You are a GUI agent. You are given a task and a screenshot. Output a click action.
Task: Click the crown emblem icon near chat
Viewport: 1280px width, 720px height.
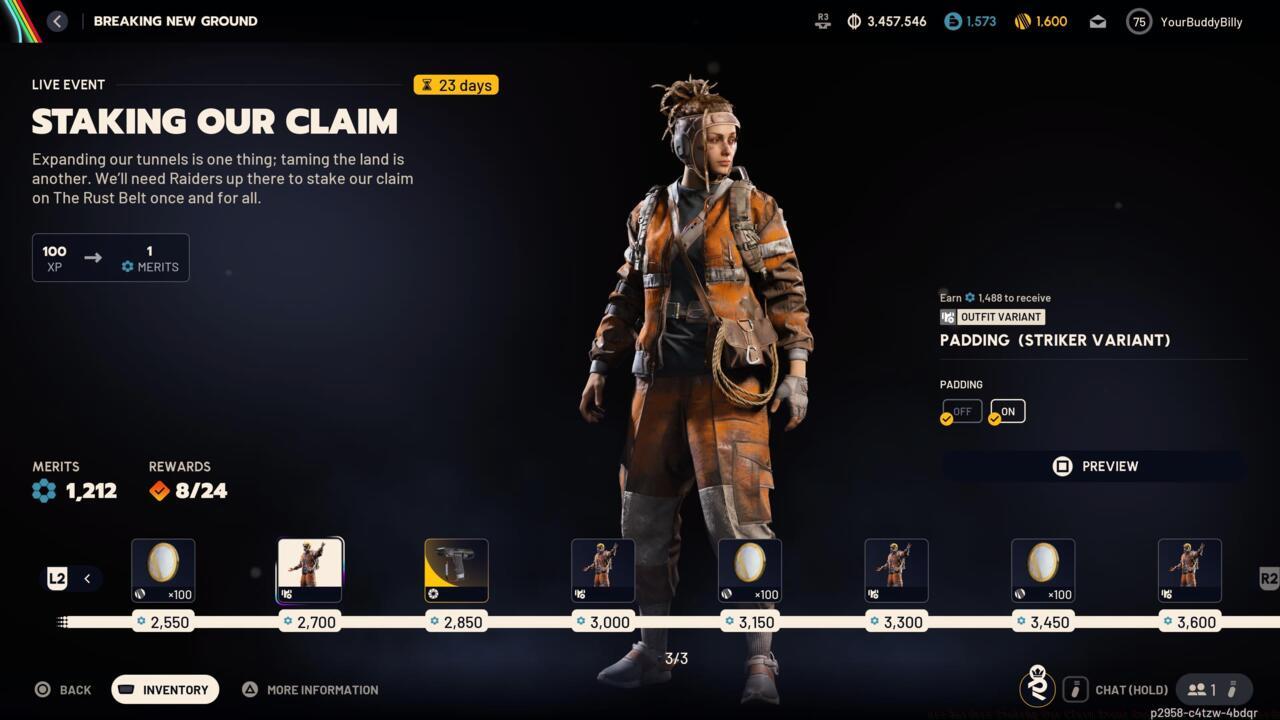pyautogui.click(x=1038, y=689)
